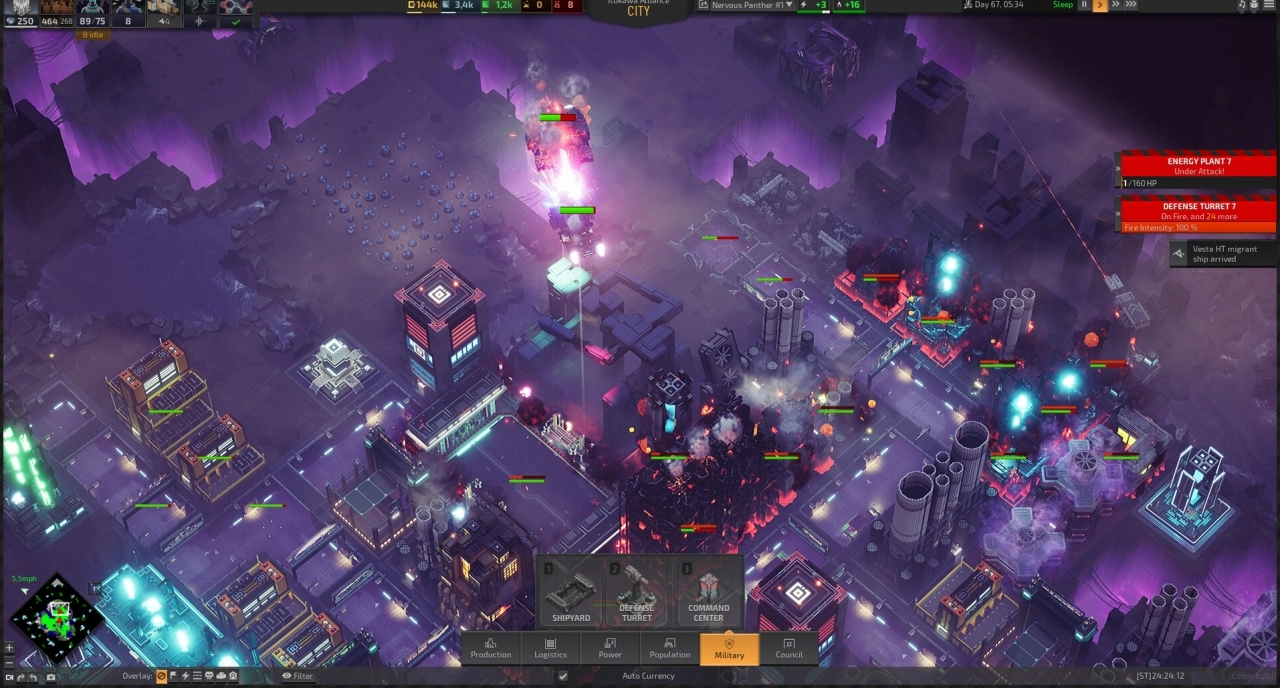The width and height of the screenshot is (1280, 688).
Task: Choose the Defense Turret build option
Action: click(x=636, y=594)
